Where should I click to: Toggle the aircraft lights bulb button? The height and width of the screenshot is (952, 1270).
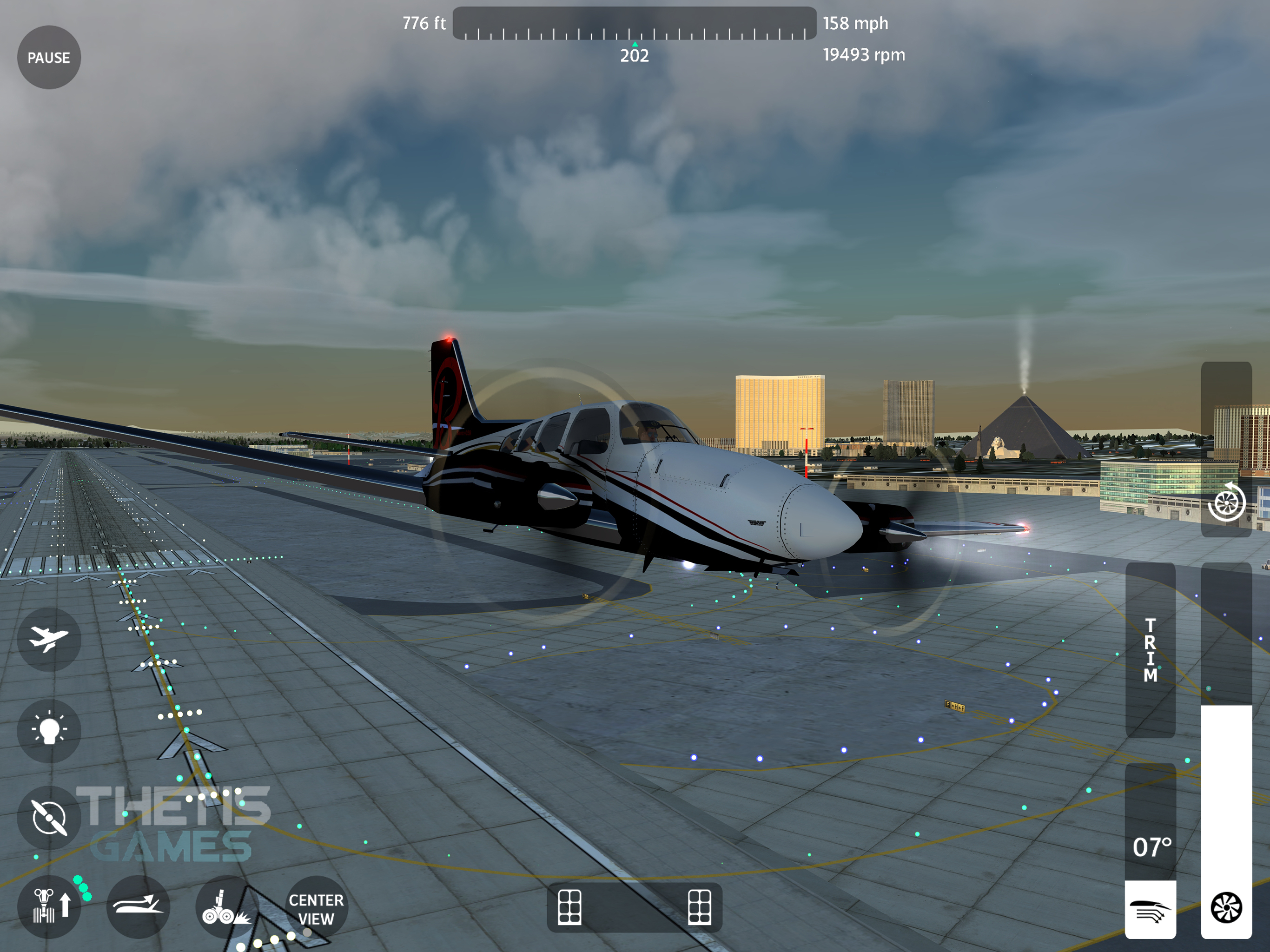(49, 730)
